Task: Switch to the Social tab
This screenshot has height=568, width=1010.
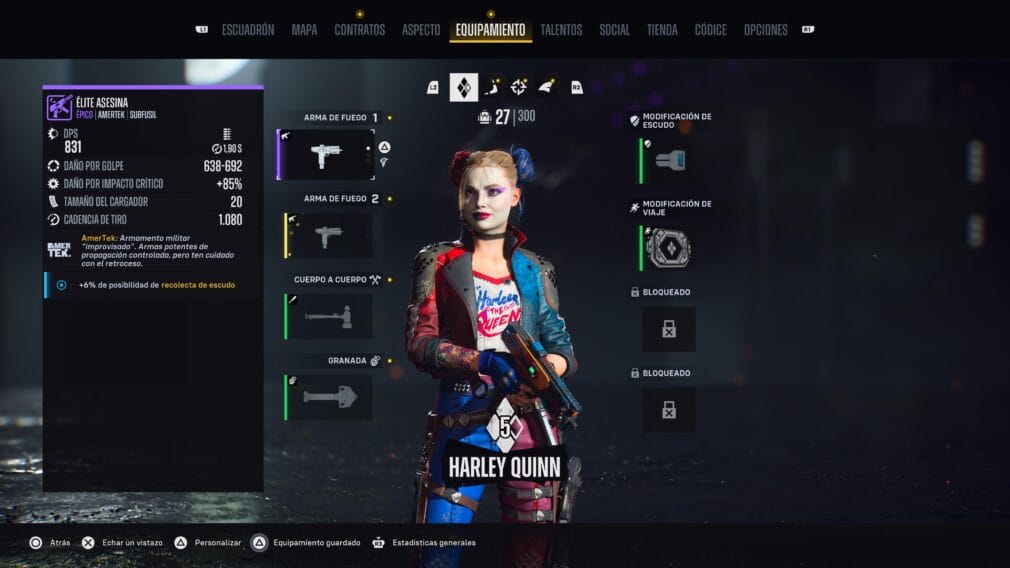Action: tap(614, 30)
